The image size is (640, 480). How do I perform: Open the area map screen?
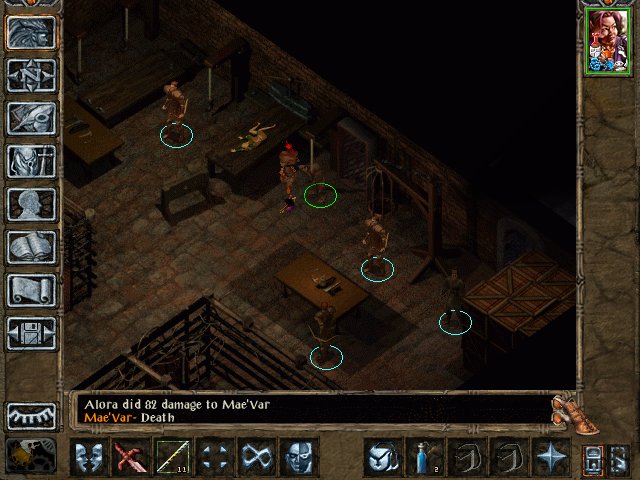32,75
